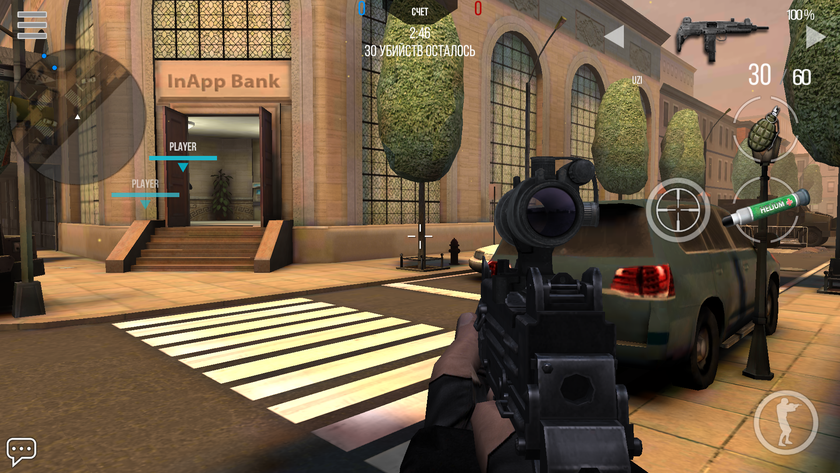Image resolution: width=840 pixels, height=473 pixels.
Task: Open the chat speech bubble
Action: pyautogui.click(x=21, y=449)
